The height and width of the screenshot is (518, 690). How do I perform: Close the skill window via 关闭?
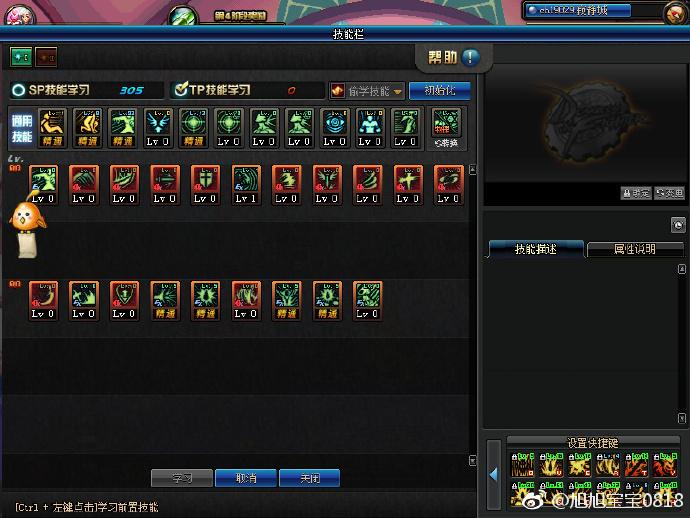point(309,478)
